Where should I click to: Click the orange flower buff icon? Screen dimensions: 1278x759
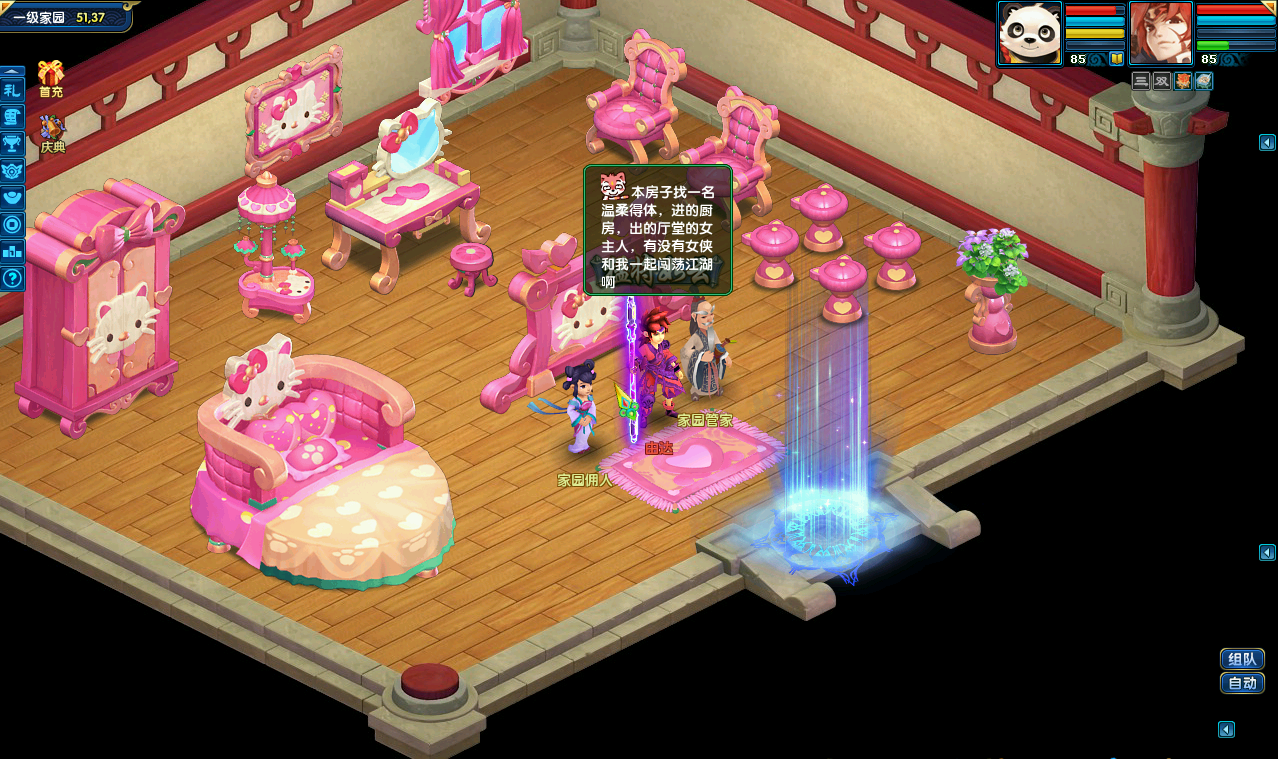point(1183,81)
